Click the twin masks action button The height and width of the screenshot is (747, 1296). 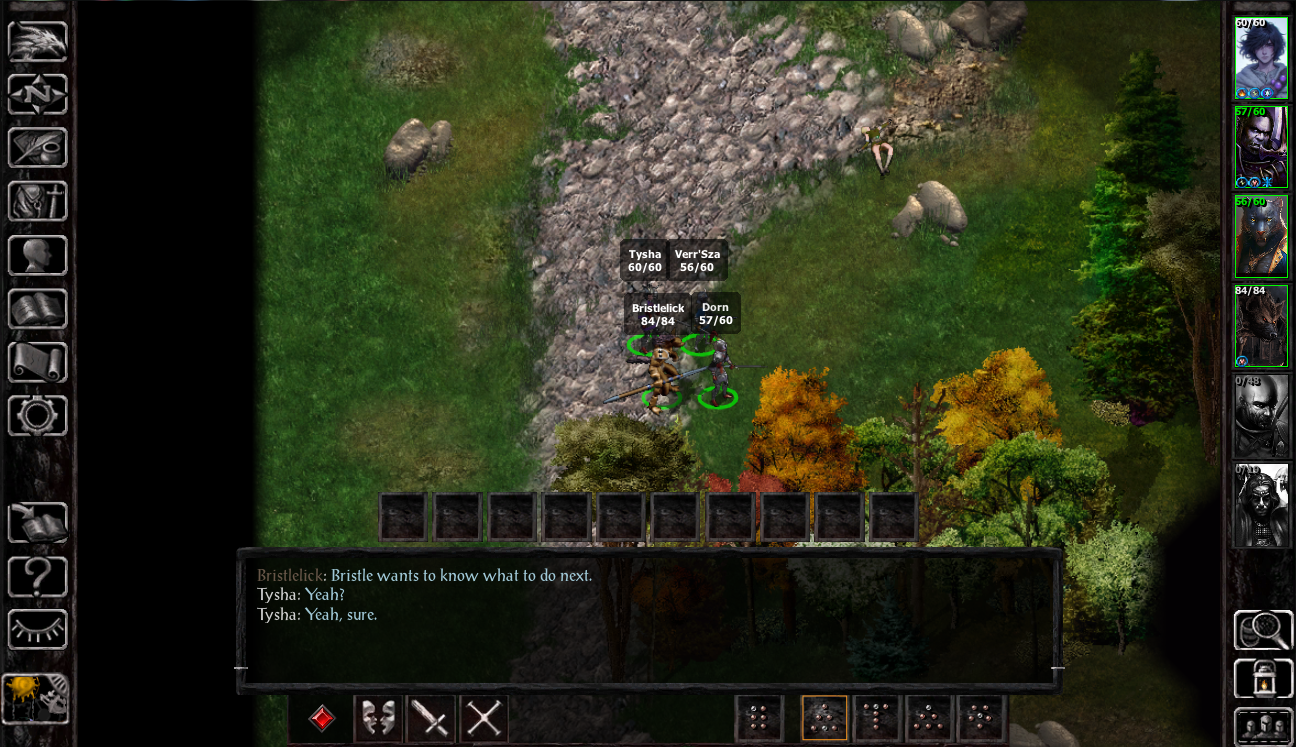[x=378, y=719]
